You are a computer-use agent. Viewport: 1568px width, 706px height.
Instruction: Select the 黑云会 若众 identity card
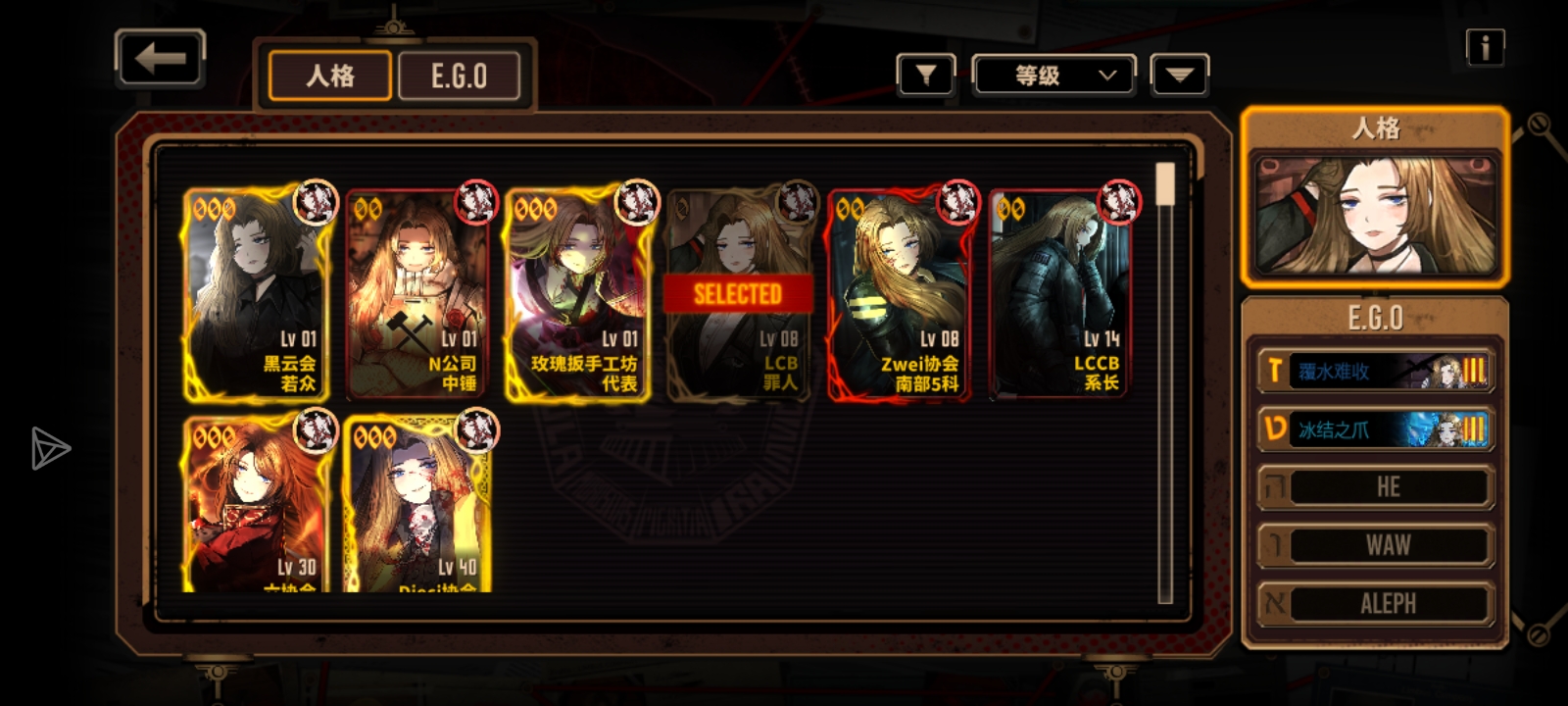coord(257,294)
